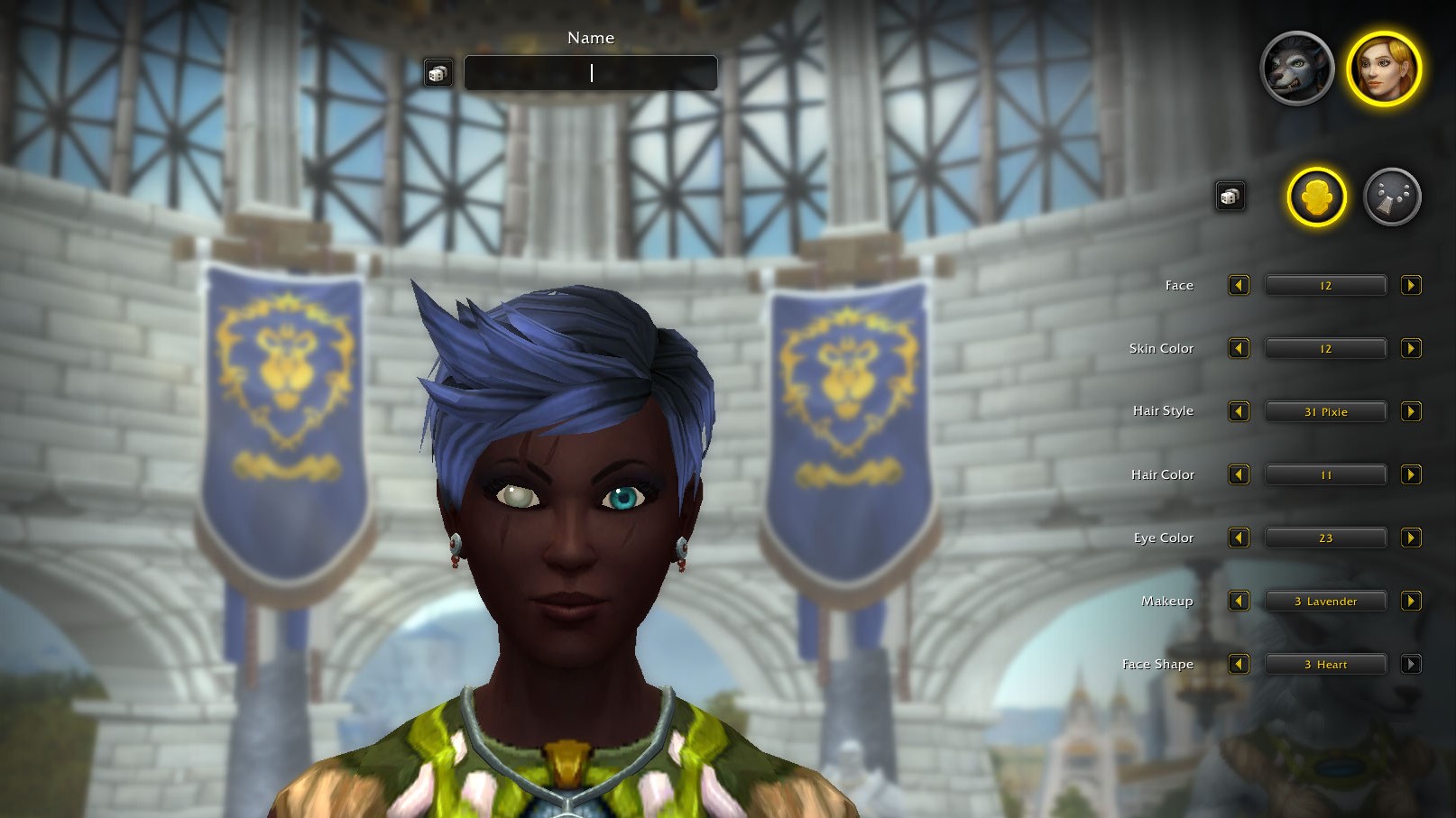Image resolution: width=1456 pixels, height=818 pixels.
Task: Open the '3 Heart' Face Shape selector
Action: coord(1325,664)
